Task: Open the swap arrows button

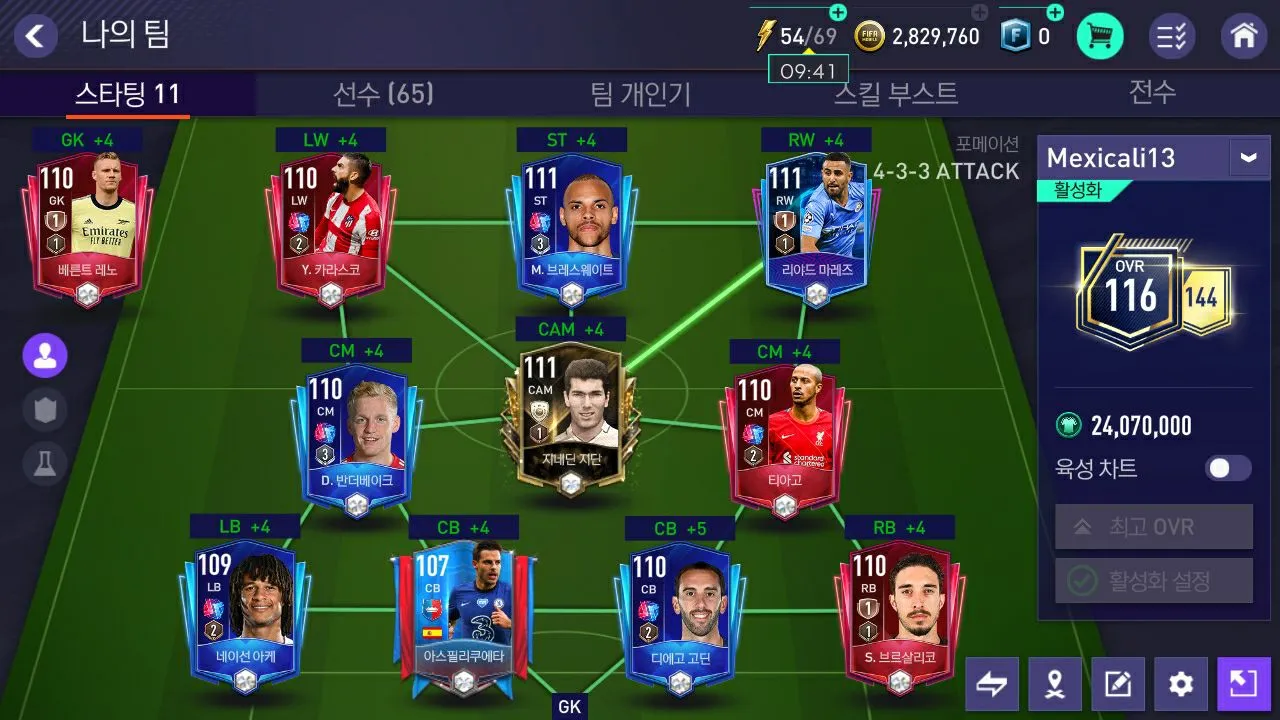Action: [x=992, y=684]
